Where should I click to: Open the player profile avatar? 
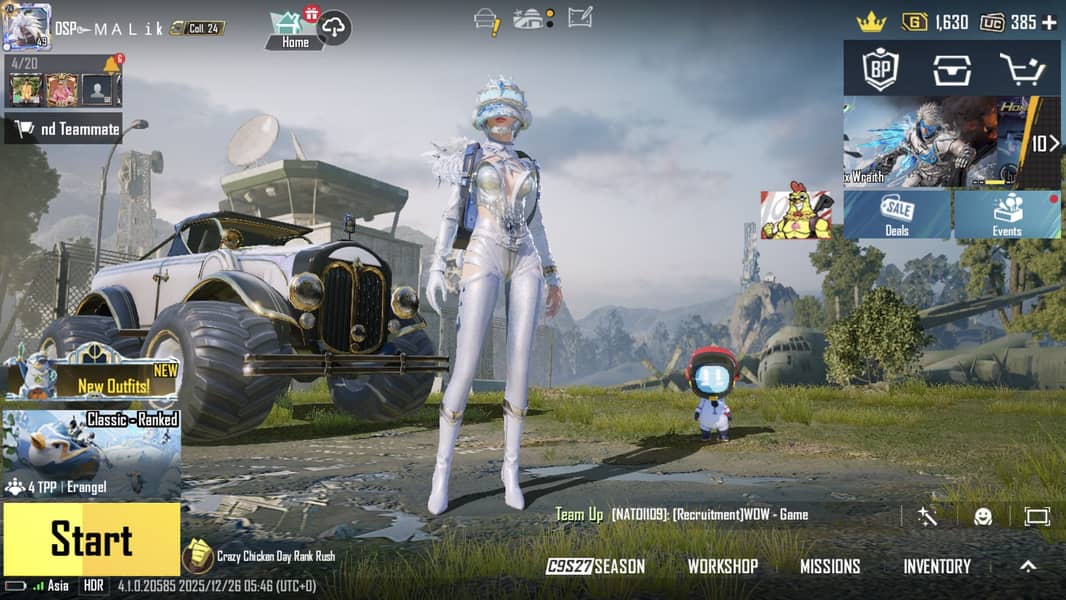[x=26, y=26]
